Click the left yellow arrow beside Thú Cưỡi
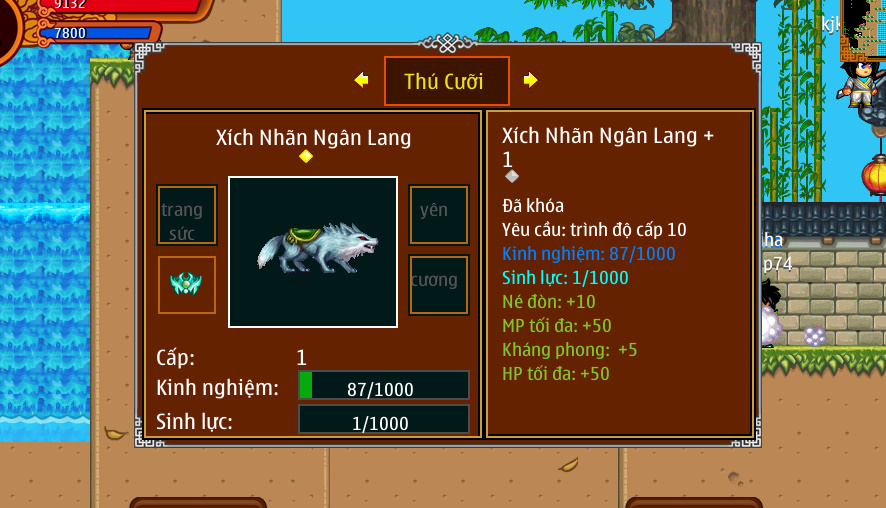The image size is (886, 508). pyautogui.click(x=361, y=80)
